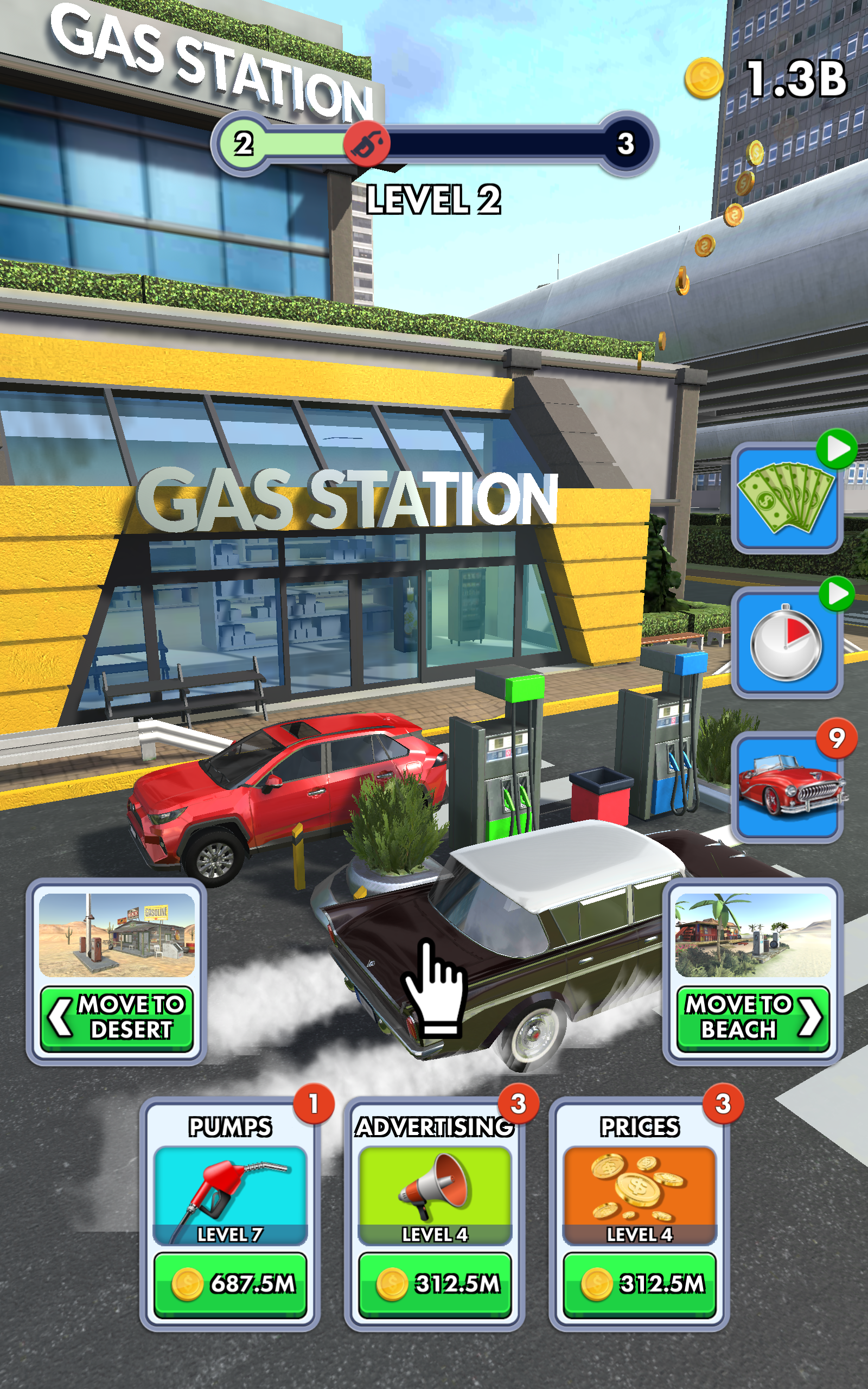Screen dimensions: 868x1389
Task: Select the beach station thumbnail
Action: [752, 935]
